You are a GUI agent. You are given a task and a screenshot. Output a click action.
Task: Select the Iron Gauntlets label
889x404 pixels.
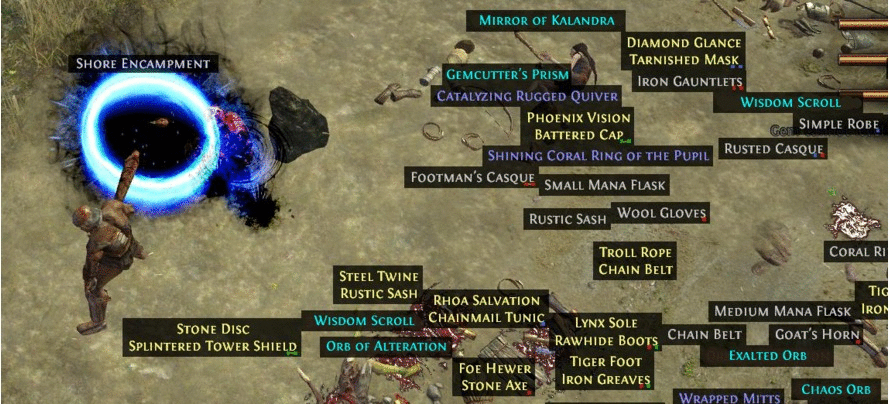(690, 81)
